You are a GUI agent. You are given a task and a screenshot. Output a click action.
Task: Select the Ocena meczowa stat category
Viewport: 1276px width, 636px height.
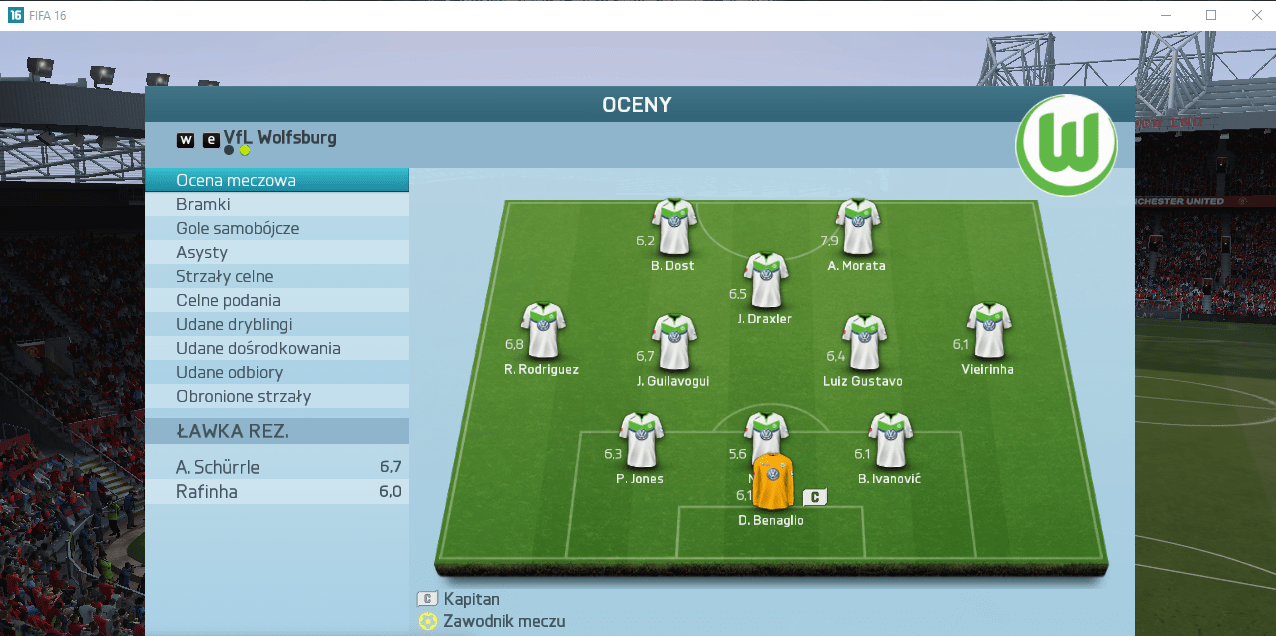tap(277, 181)
